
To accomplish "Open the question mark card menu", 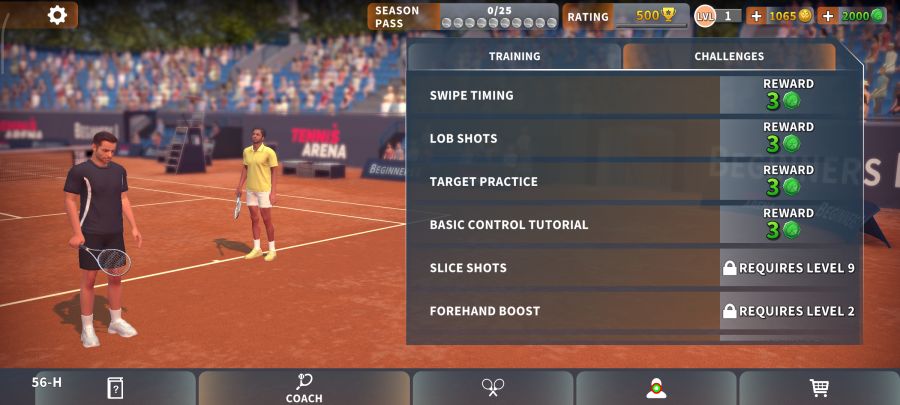I will click(115, 388).
